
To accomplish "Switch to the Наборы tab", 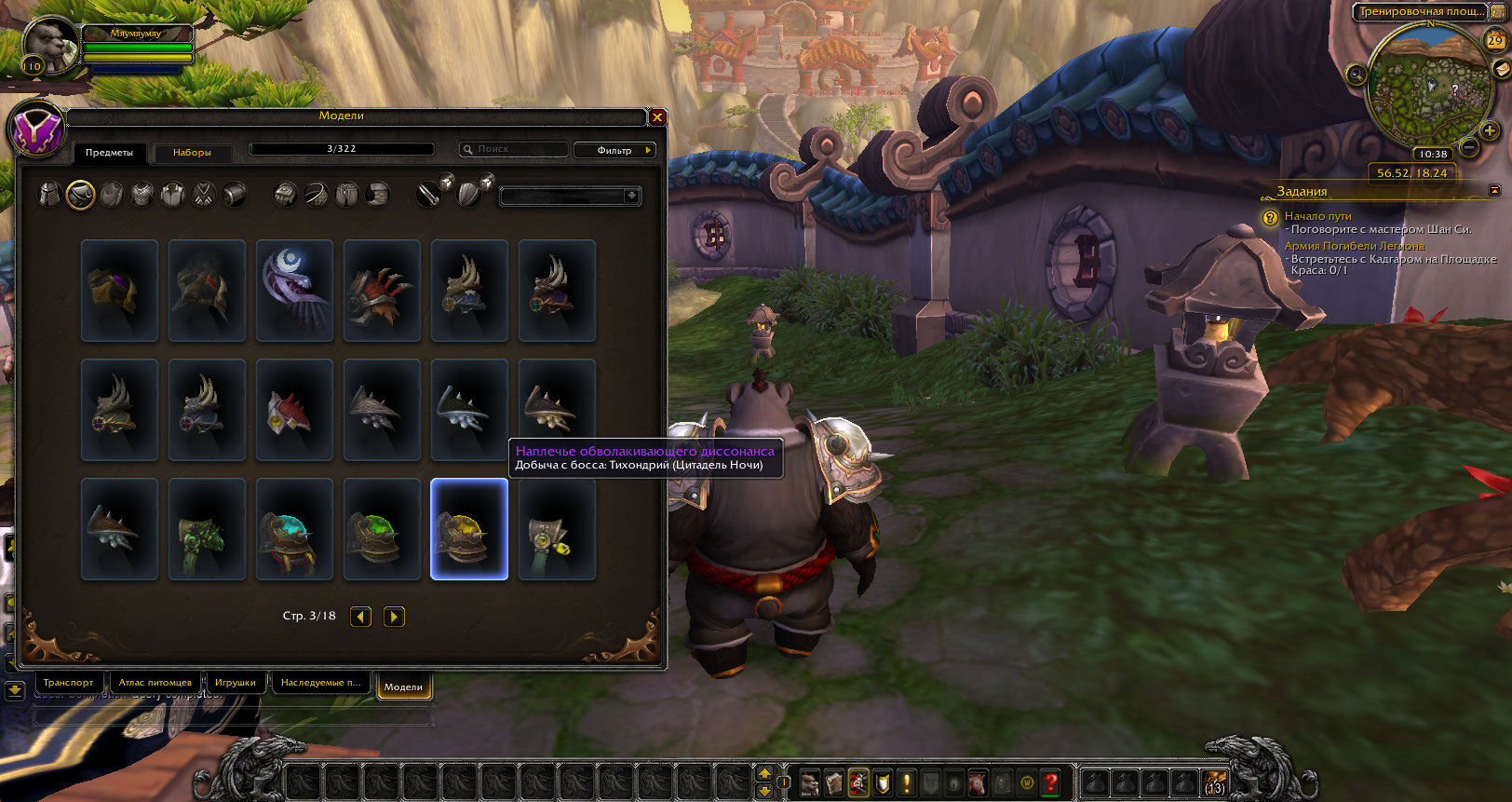I will pos(192,152).
